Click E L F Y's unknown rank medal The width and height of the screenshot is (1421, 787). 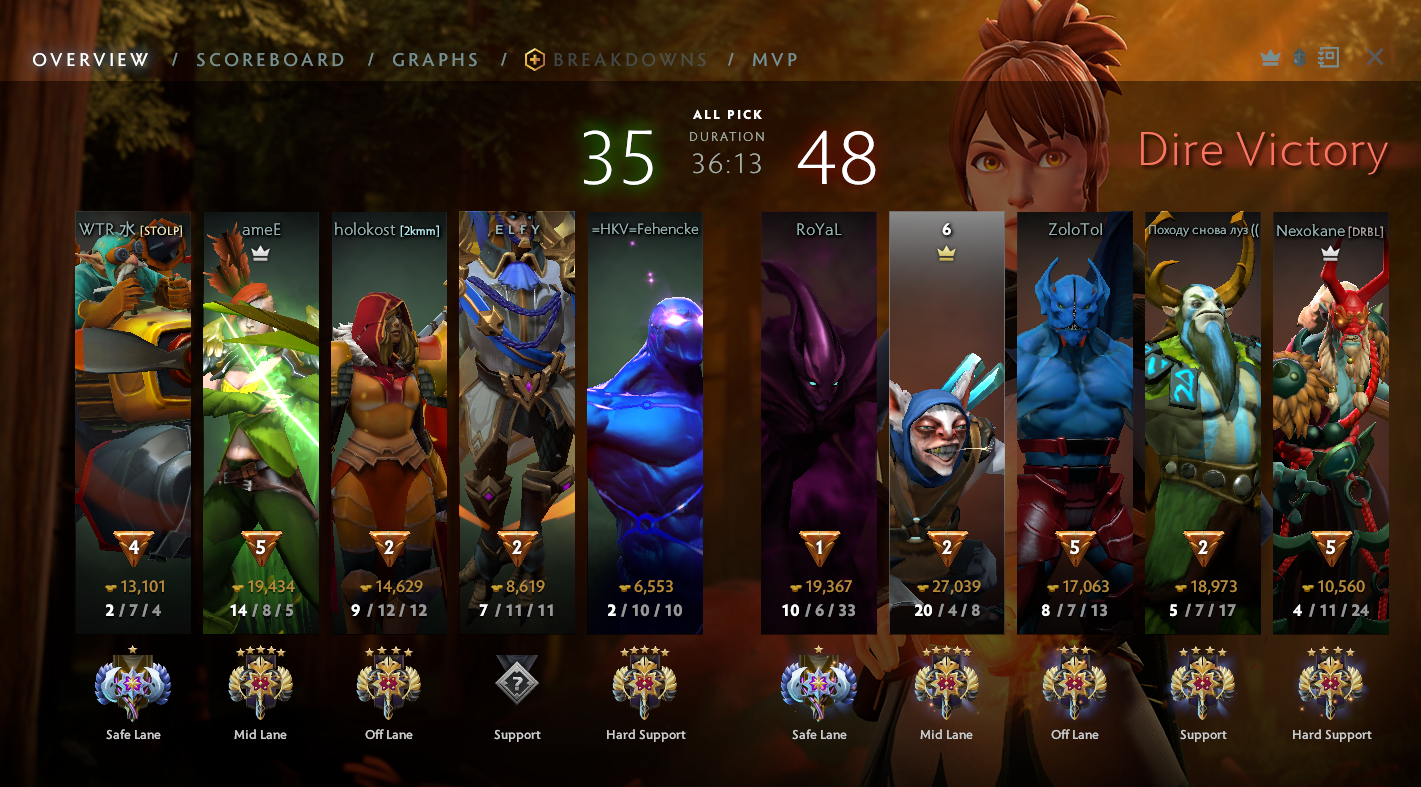click(x=517, y=683)
